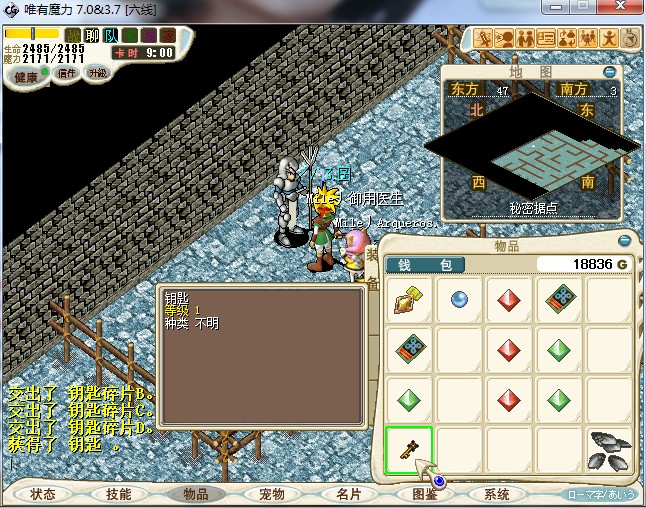Image resolution: width=646 pixels, height=508 pixels.
Task: Toggle the 队 team mode button
Action: 111,35
